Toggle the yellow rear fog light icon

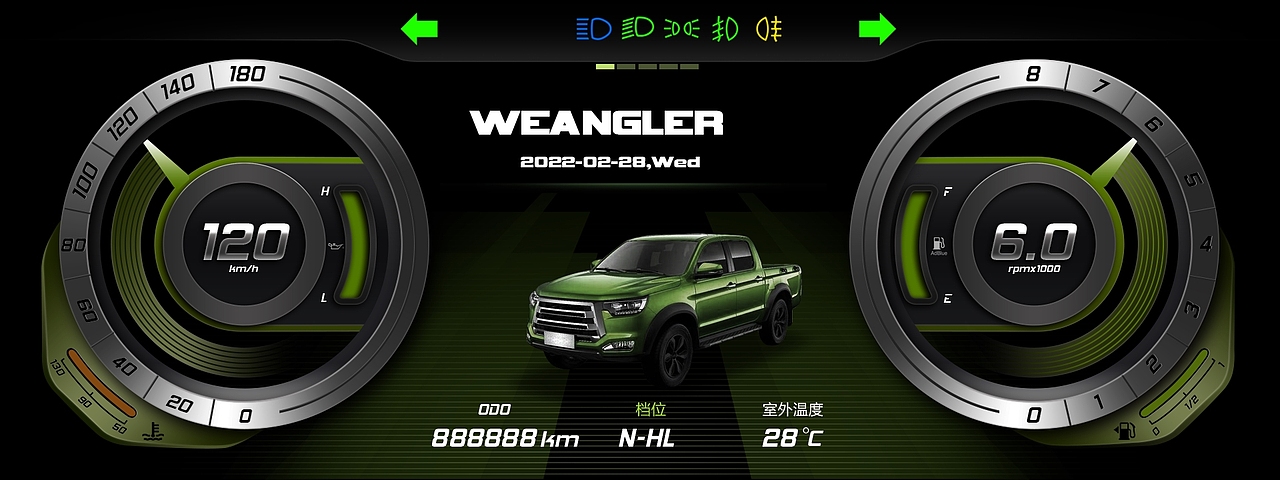768,29
